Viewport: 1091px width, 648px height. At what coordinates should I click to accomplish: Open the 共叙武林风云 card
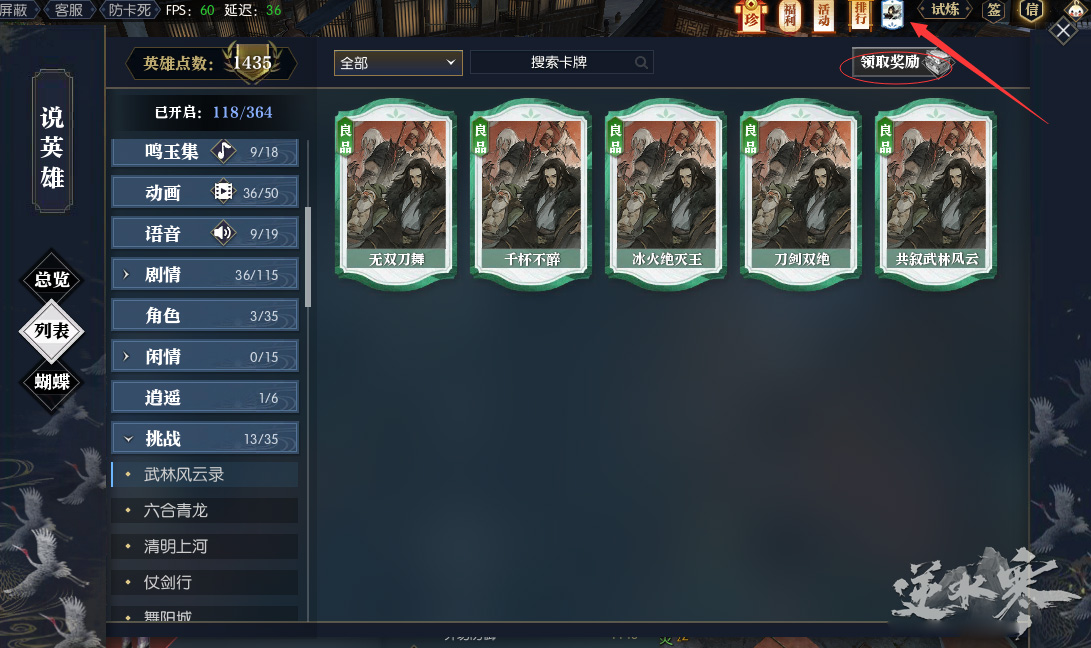(936, 191)
